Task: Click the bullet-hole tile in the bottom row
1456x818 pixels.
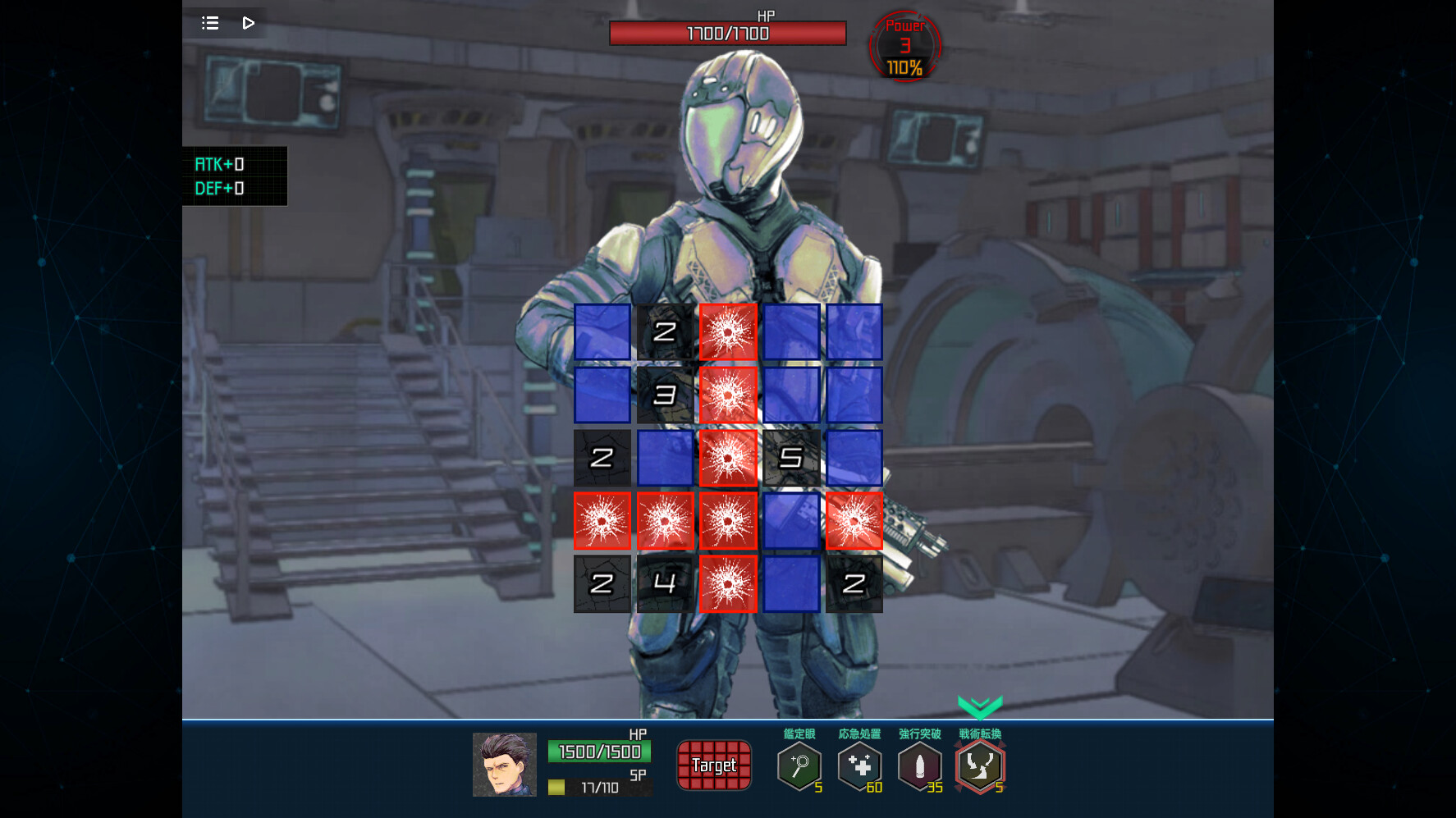Action: coord(728,584)
